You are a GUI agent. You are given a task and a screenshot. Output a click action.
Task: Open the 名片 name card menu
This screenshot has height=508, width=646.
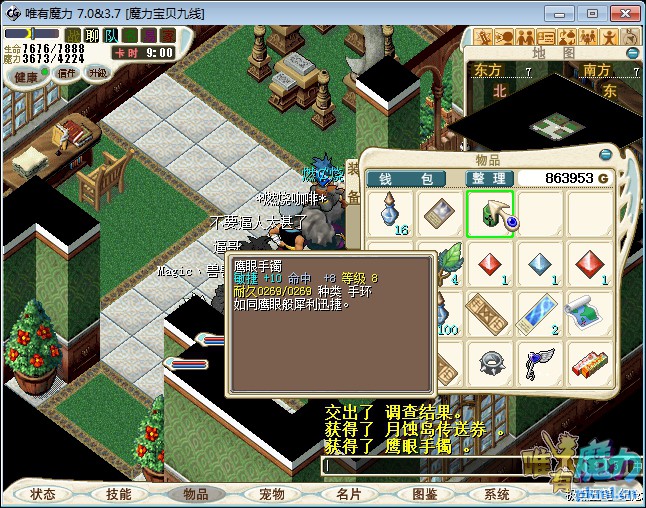[348, 494]
